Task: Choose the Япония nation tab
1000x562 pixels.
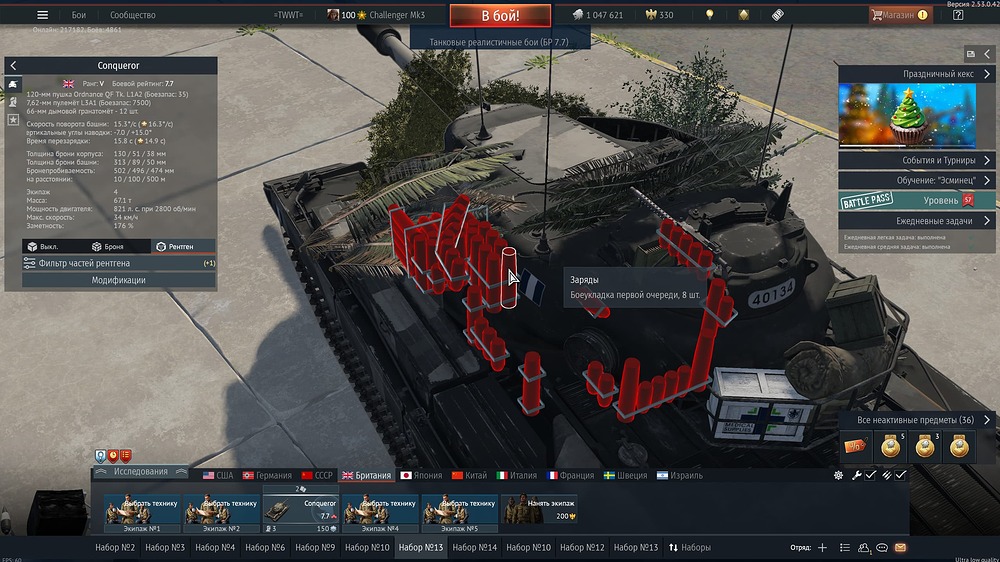Action: [x=420, y=475]
